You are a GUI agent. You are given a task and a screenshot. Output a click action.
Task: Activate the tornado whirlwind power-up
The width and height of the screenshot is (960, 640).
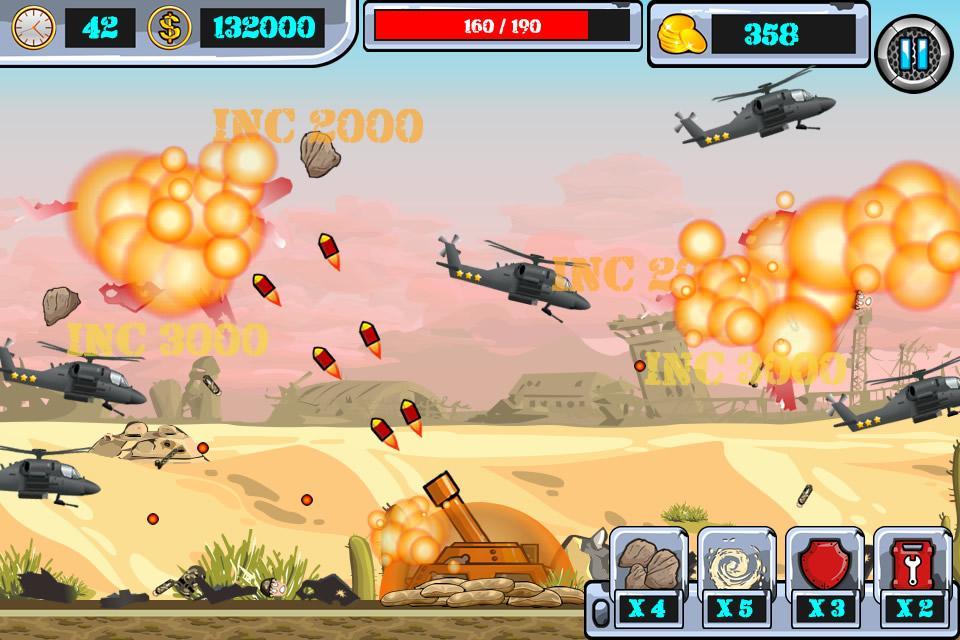(735, 565)
